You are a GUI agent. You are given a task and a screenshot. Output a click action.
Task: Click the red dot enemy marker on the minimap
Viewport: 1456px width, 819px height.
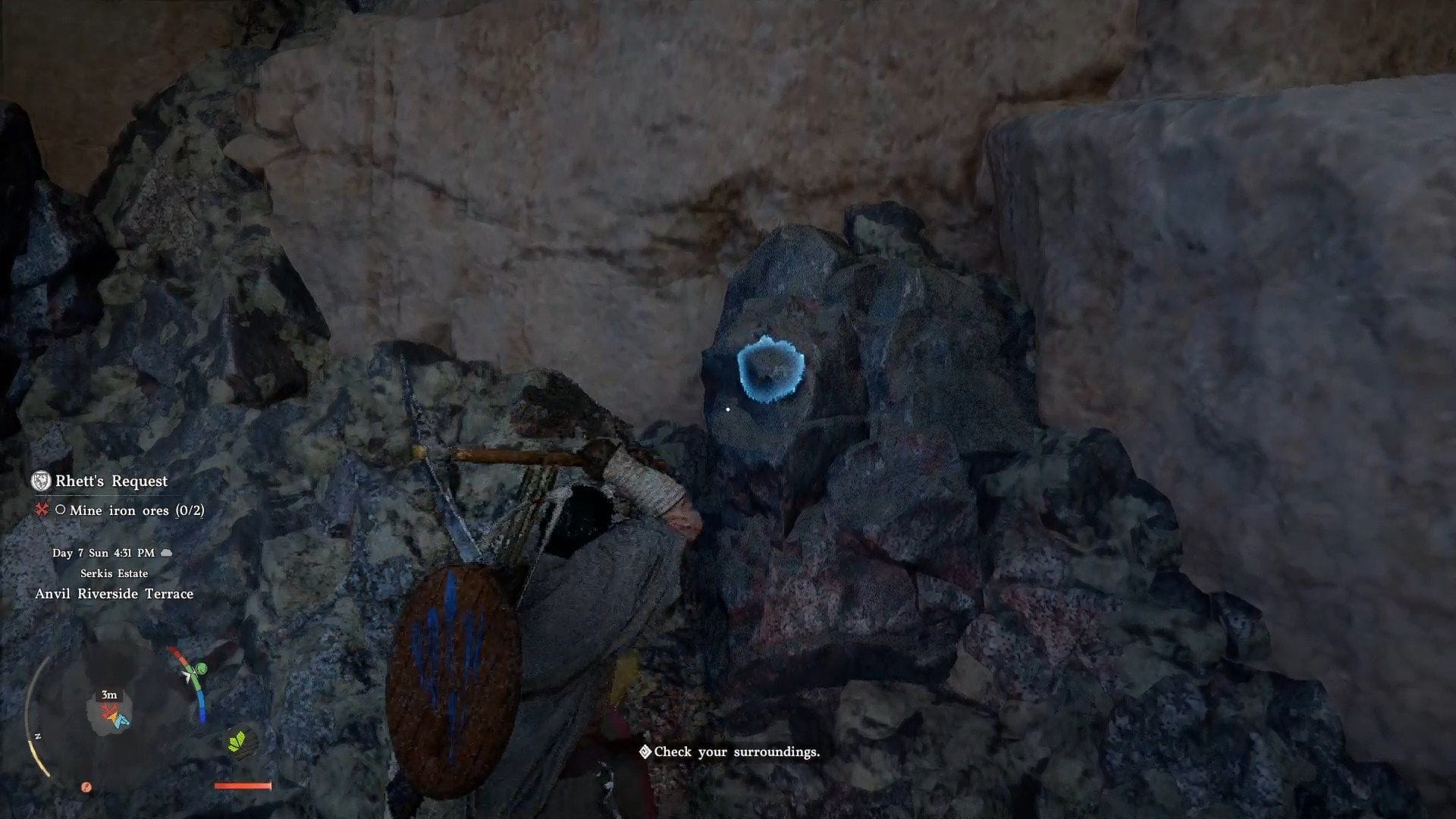[86, 786]
